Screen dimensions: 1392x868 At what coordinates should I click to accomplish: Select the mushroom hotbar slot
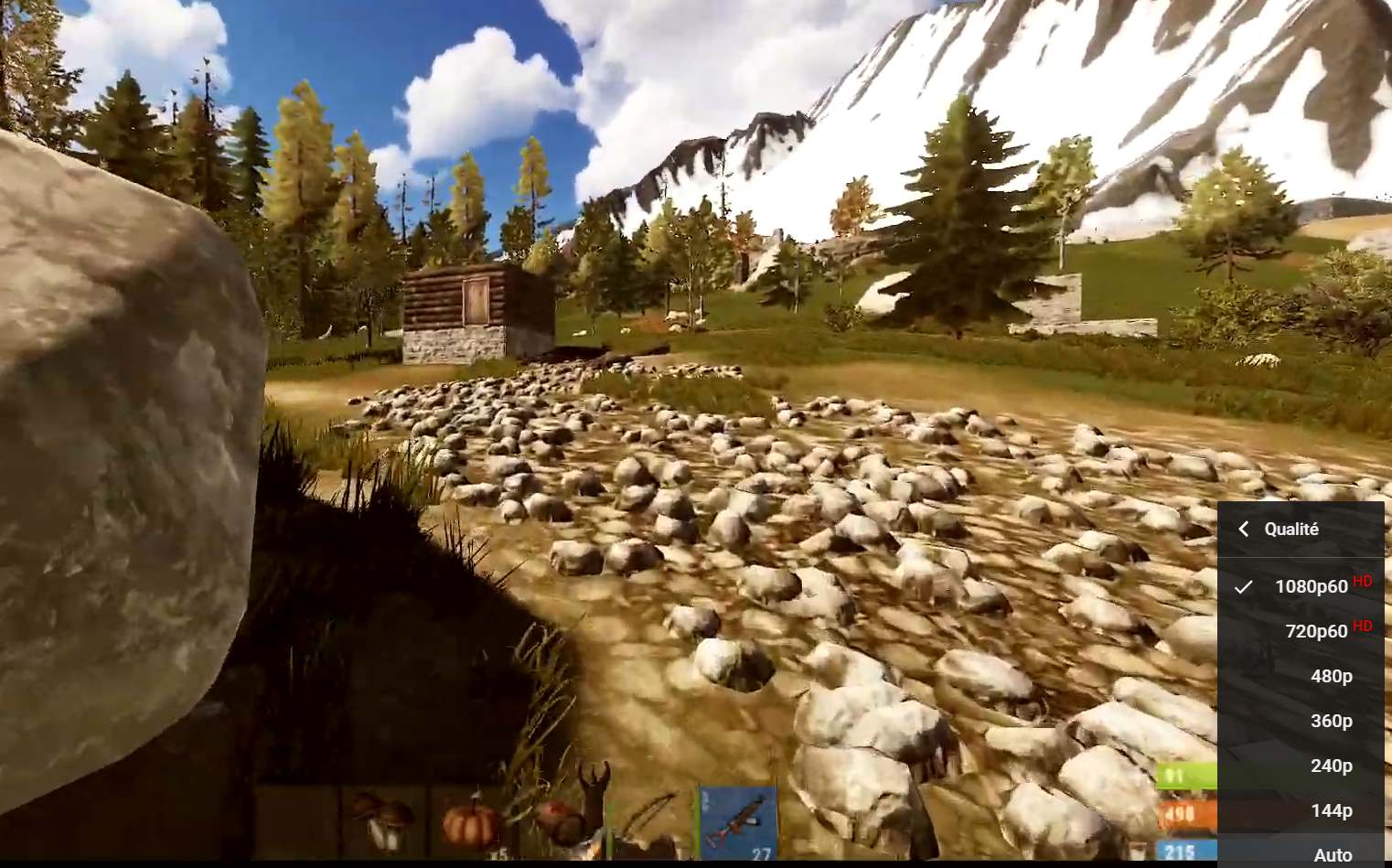[x=384, y=819]
